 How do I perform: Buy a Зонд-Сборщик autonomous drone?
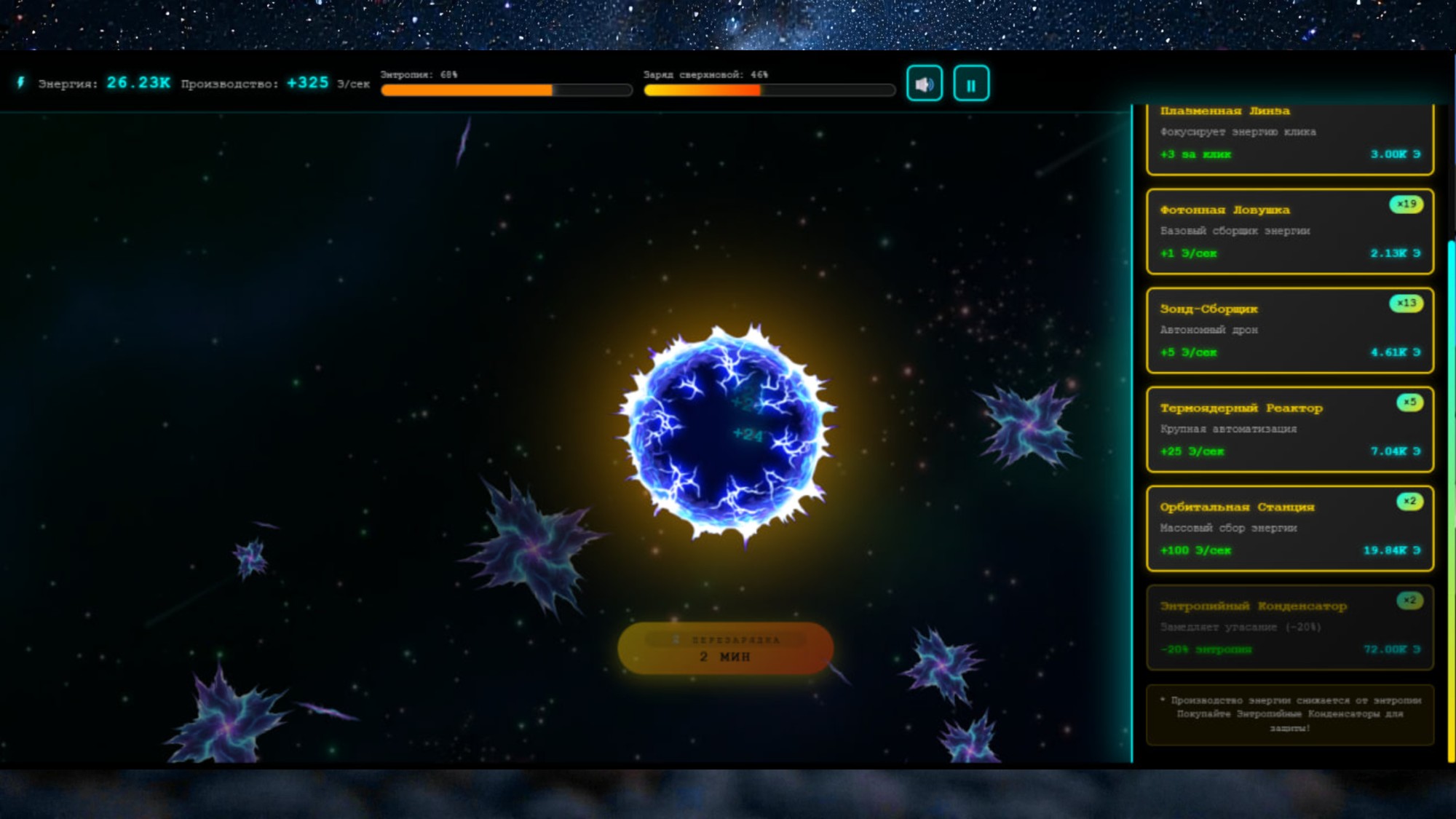coord(1289,331)
